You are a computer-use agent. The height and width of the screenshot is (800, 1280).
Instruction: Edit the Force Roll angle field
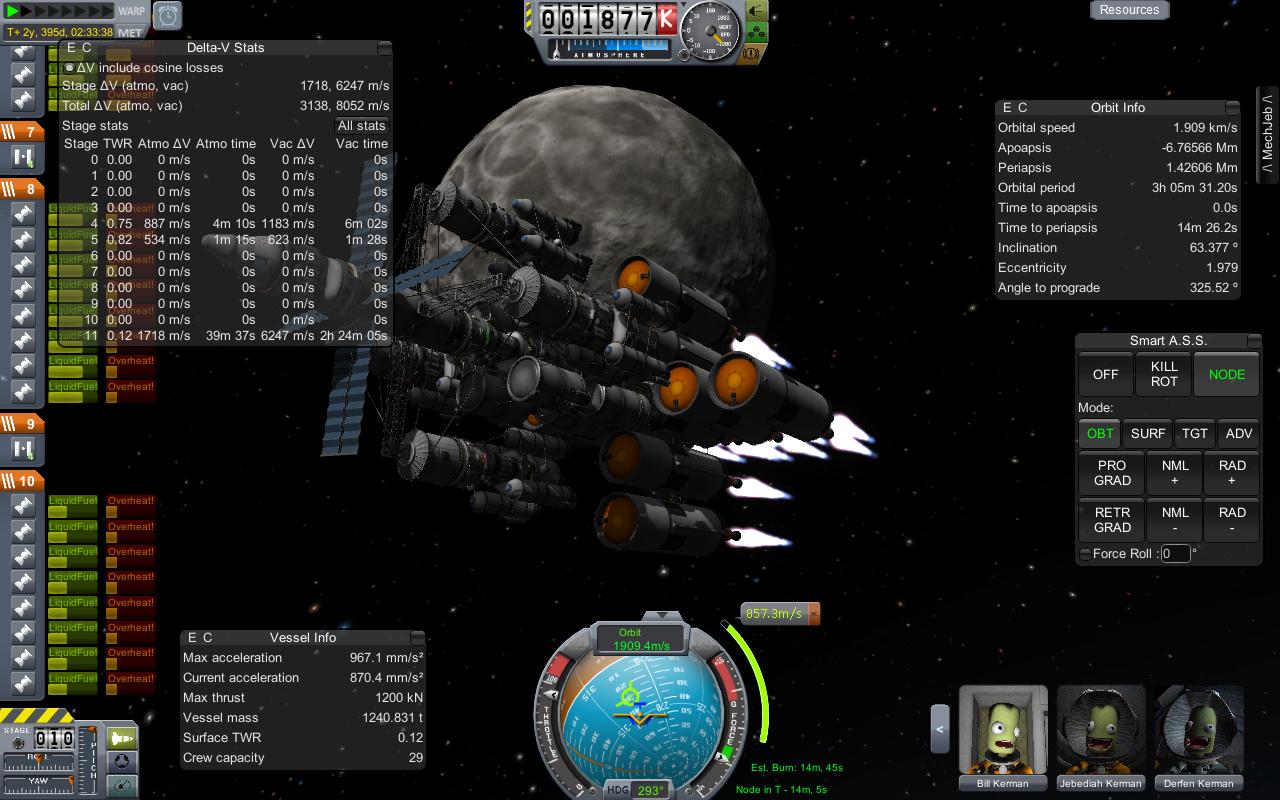click(x=1175, y=553)
